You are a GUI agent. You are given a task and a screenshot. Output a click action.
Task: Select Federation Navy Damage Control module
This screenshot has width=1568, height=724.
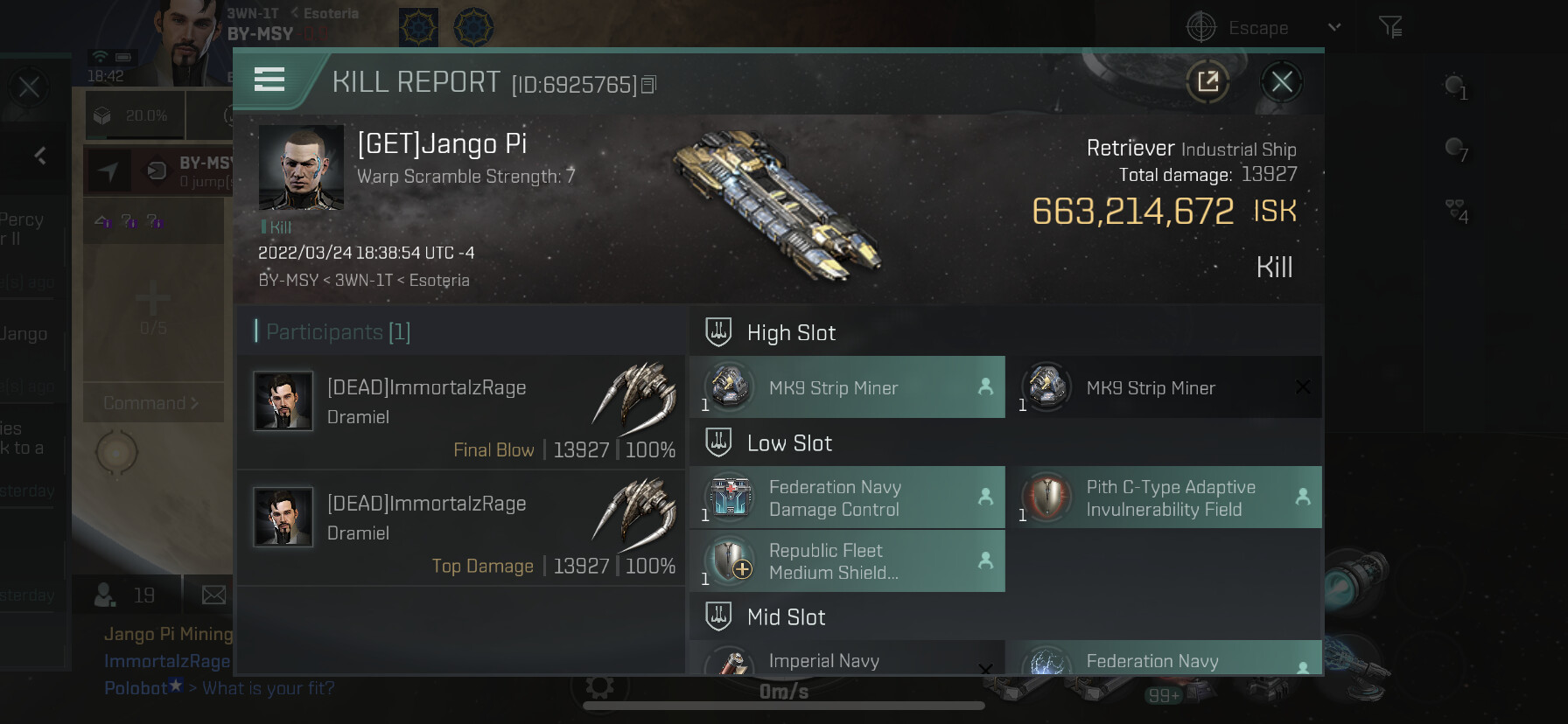pos(847,498)
